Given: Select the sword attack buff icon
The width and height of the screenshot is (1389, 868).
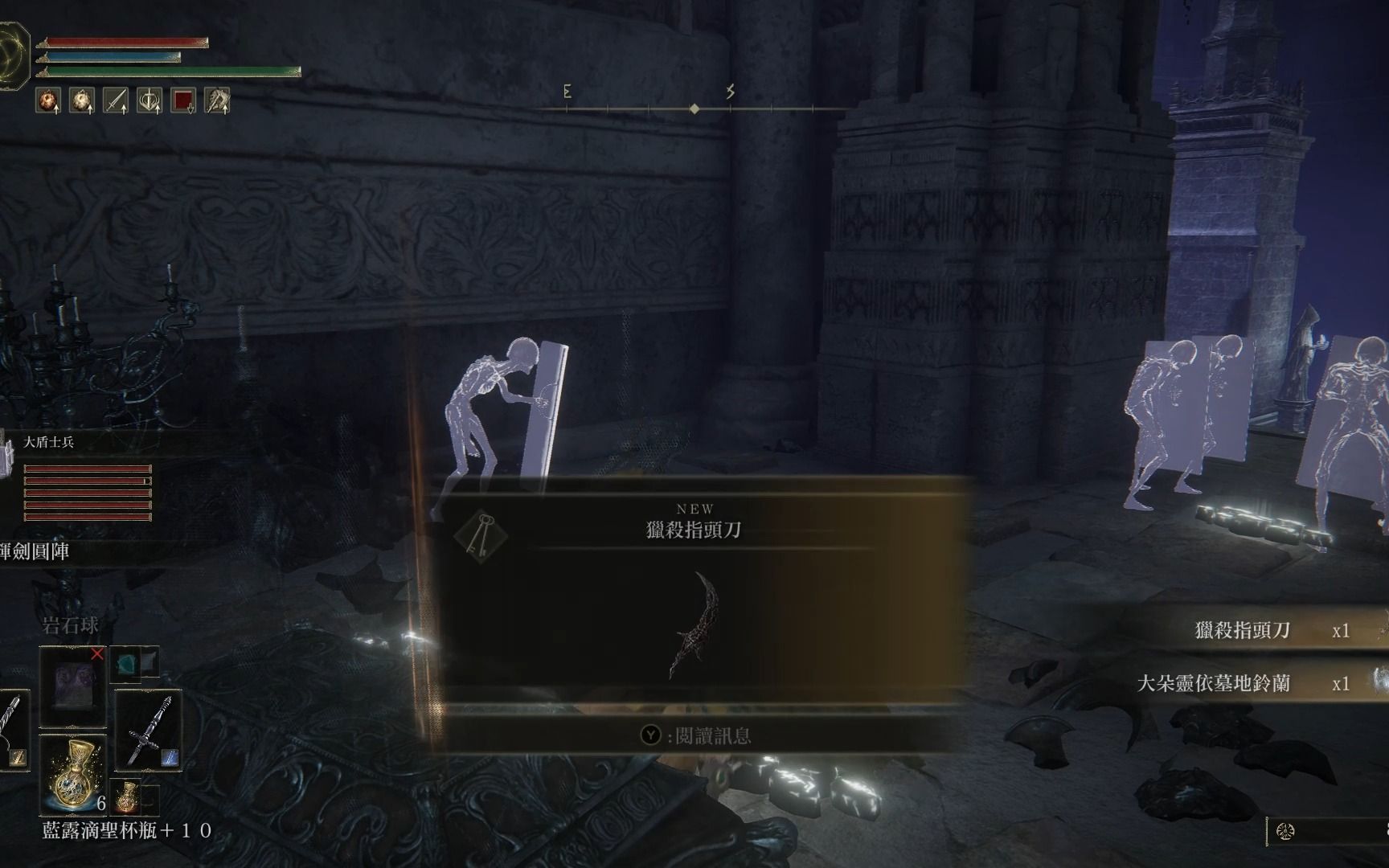Looking at the screenshot, I should tap(117, 100).
